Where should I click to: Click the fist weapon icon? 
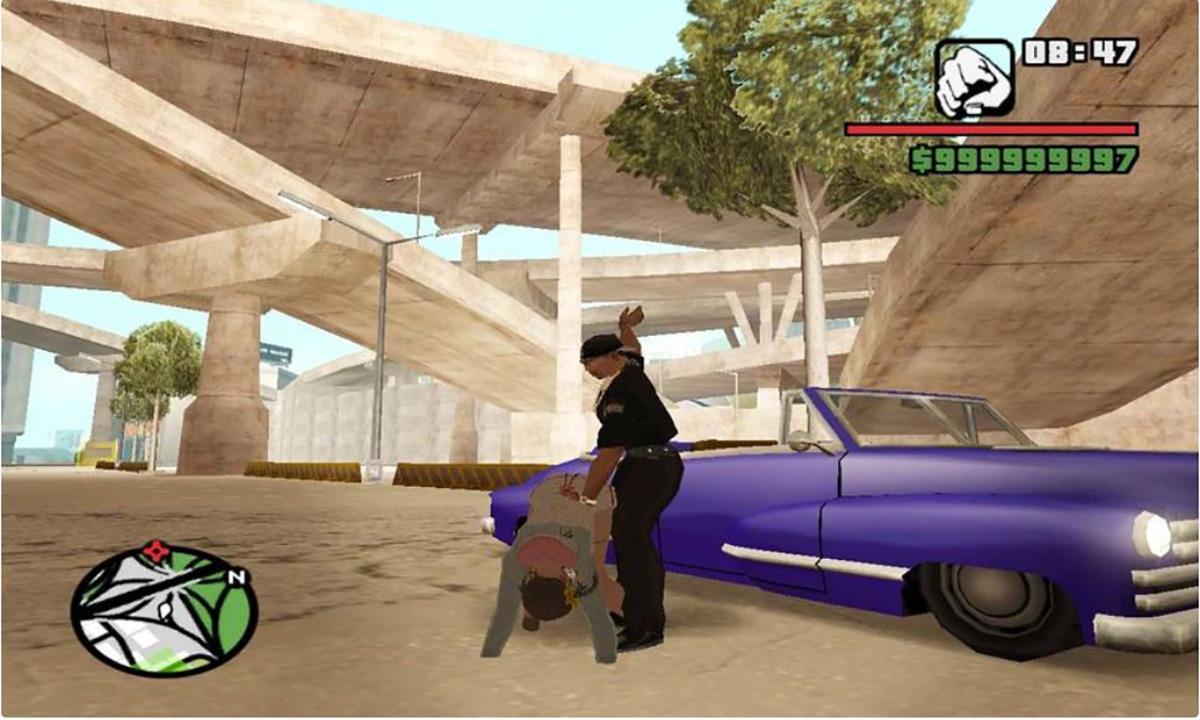pyautogui.click(x=974, y=77)
